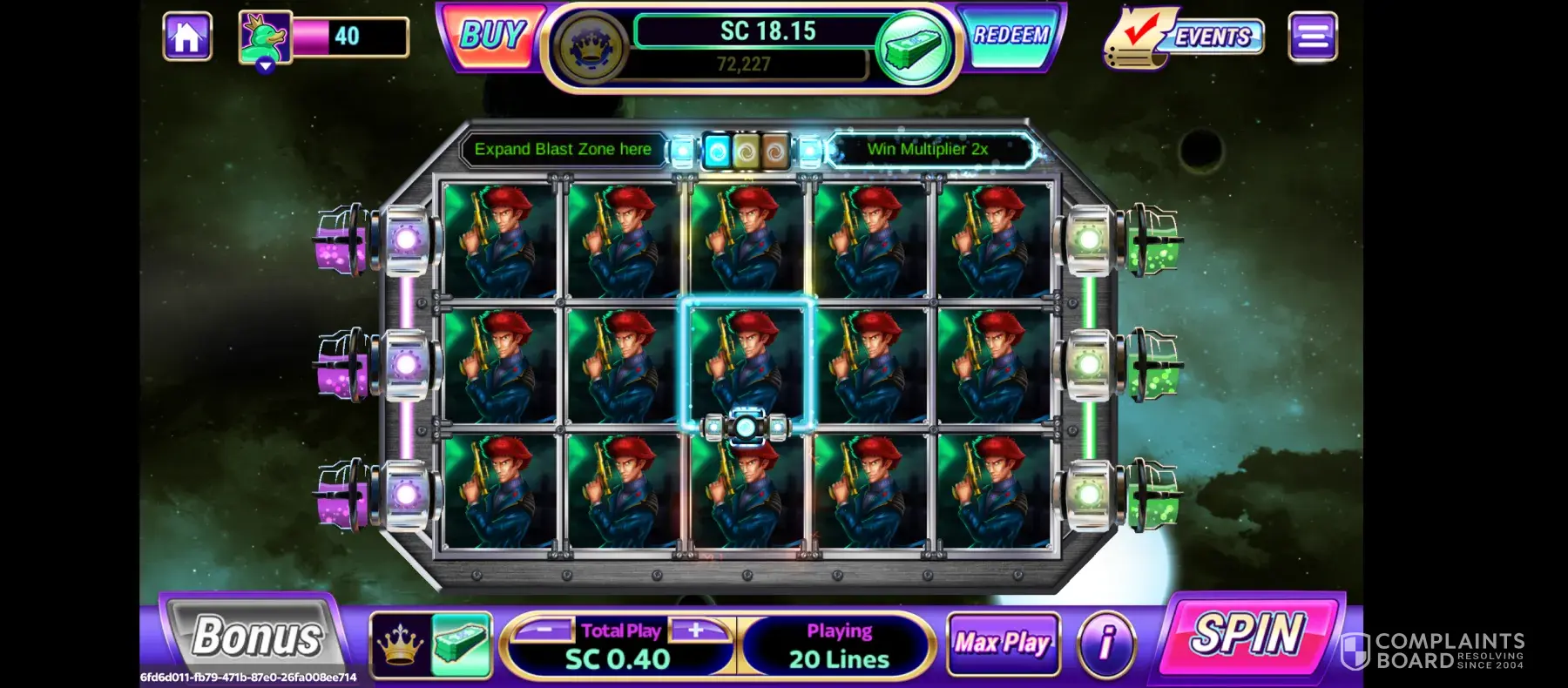The height and width of the screenshot is (688, 1568).
Task: Spin the reels
Action: pos(1249,633)
